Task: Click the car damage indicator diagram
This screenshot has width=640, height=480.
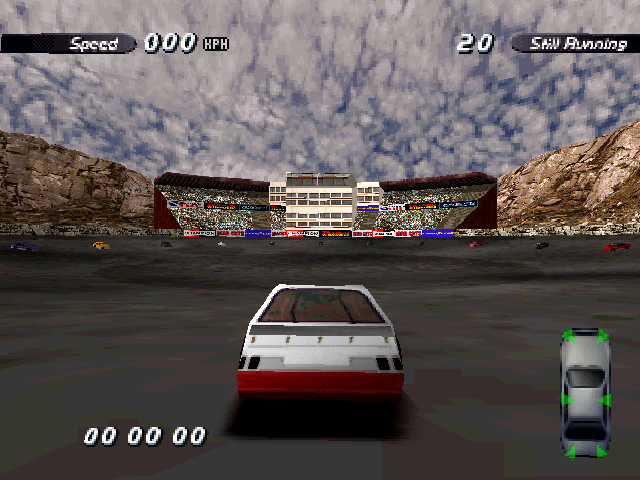Action: click(585, 393)
